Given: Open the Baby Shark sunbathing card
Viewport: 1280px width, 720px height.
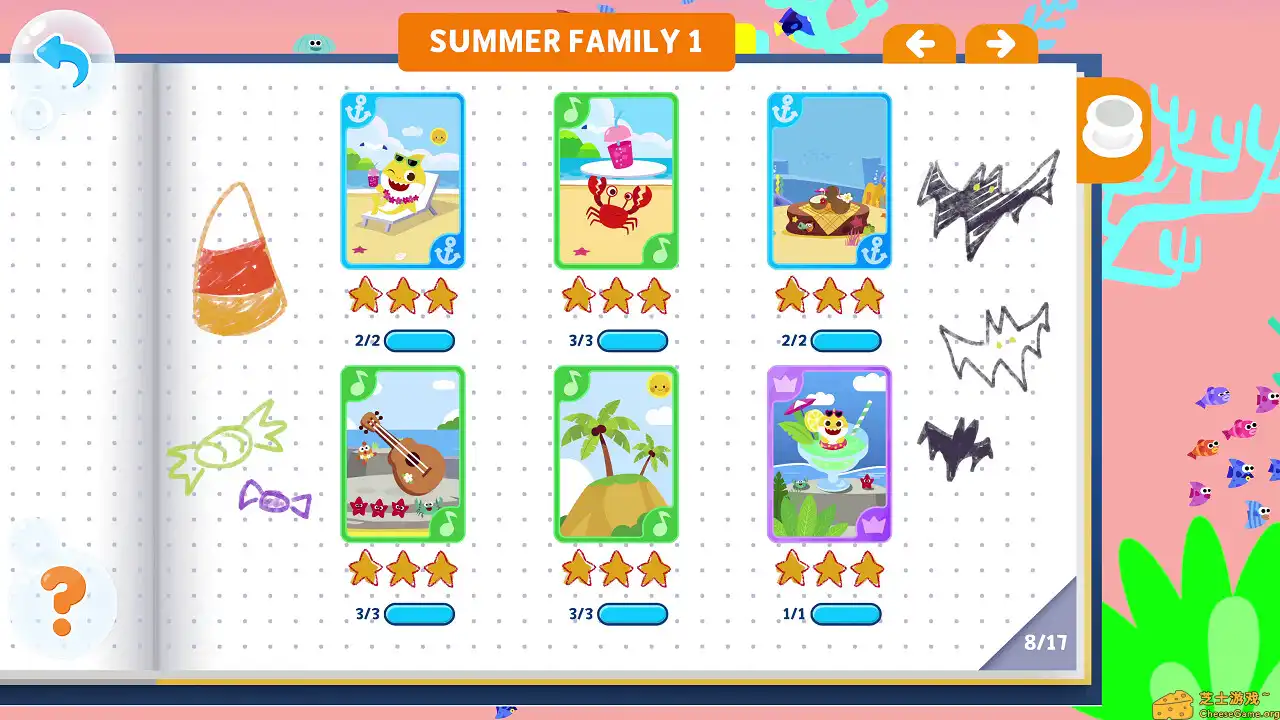Looking at the screenshot, I should (403, 180).
